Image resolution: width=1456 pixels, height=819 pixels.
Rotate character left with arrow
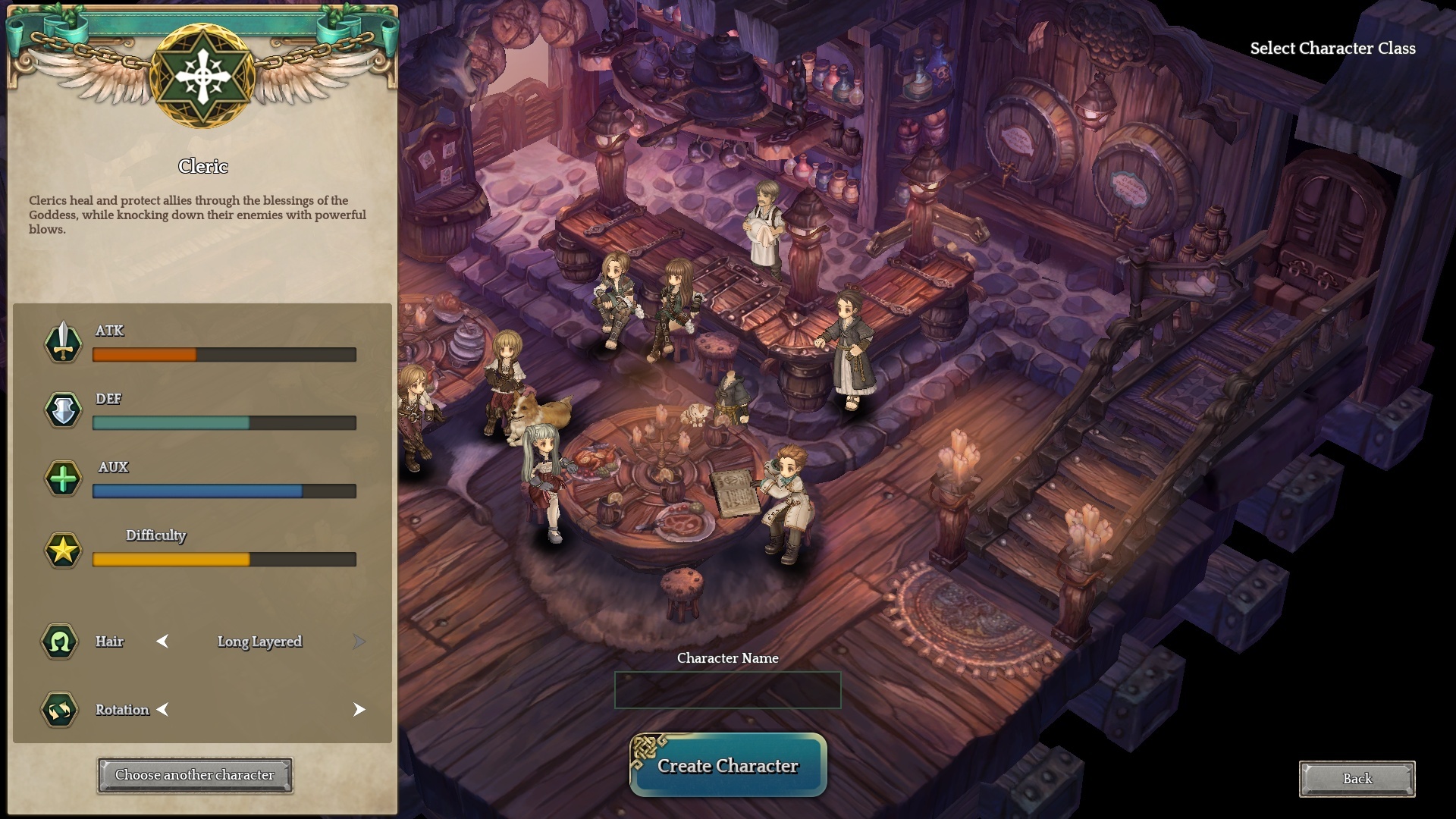click(x=162, y=710)
